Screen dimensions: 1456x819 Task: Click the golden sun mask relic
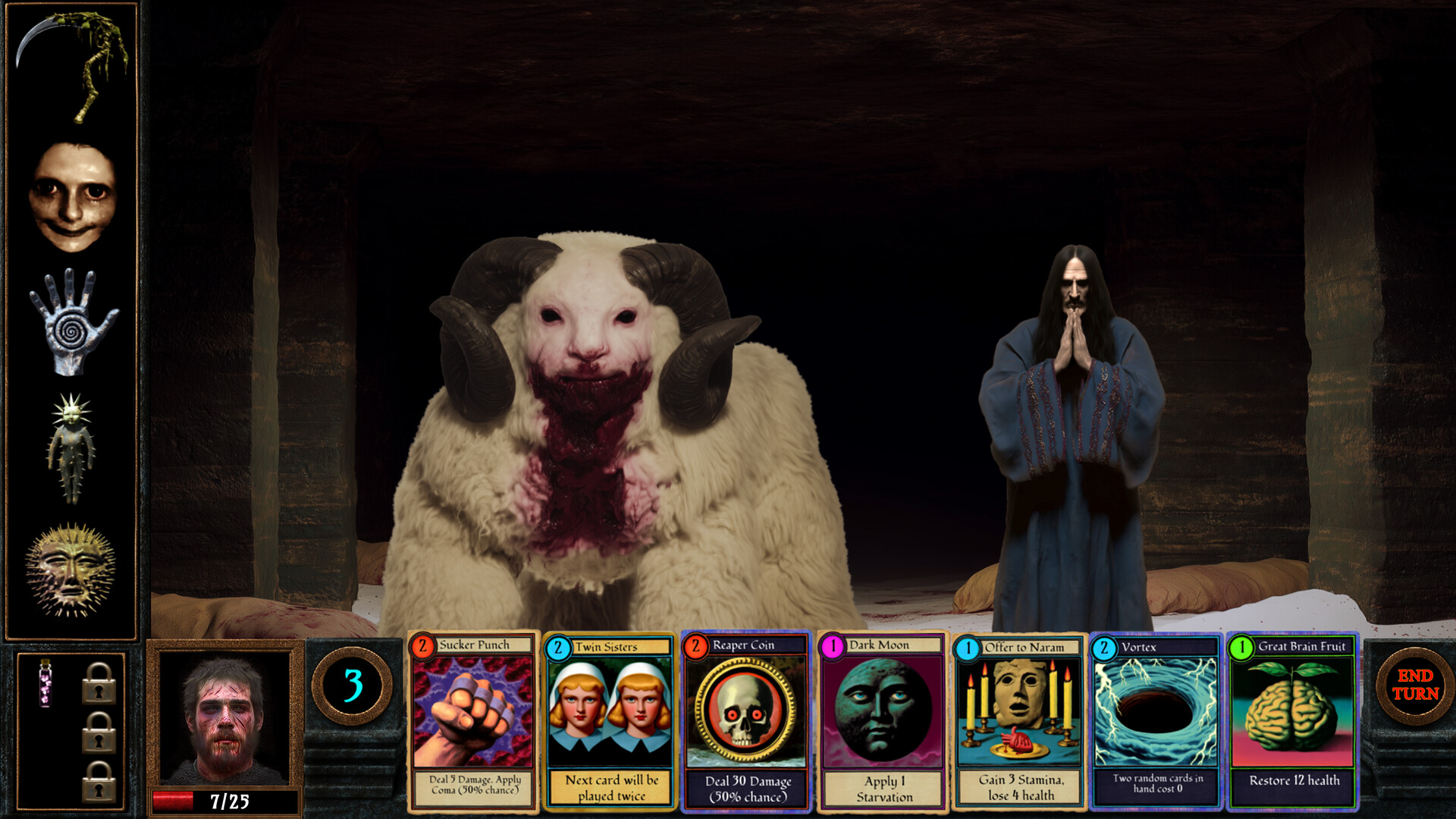pos(71,570)
